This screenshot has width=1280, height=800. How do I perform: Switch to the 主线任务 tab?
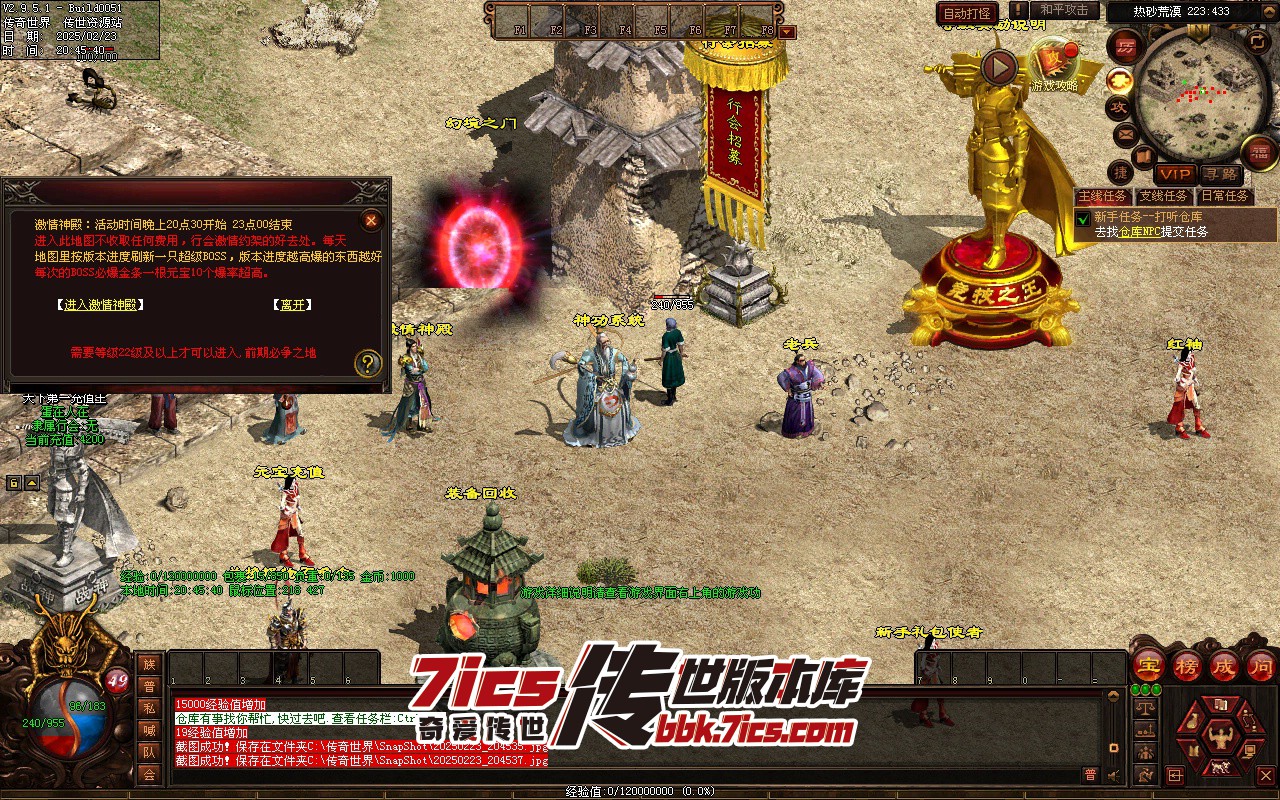point(1103,197)
